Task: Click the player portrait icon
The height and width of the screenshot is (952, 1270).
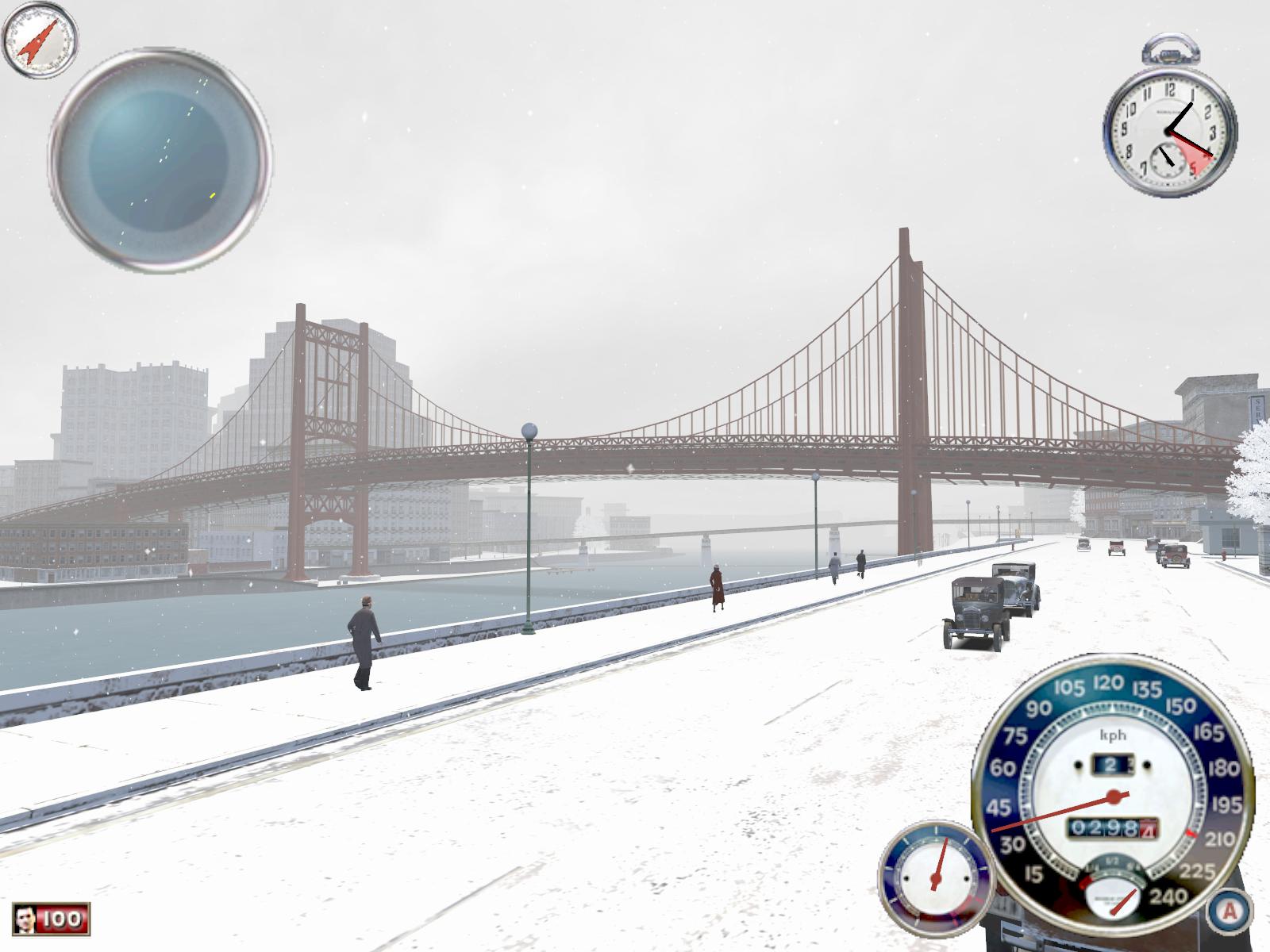Action: (x=26, y=919)
